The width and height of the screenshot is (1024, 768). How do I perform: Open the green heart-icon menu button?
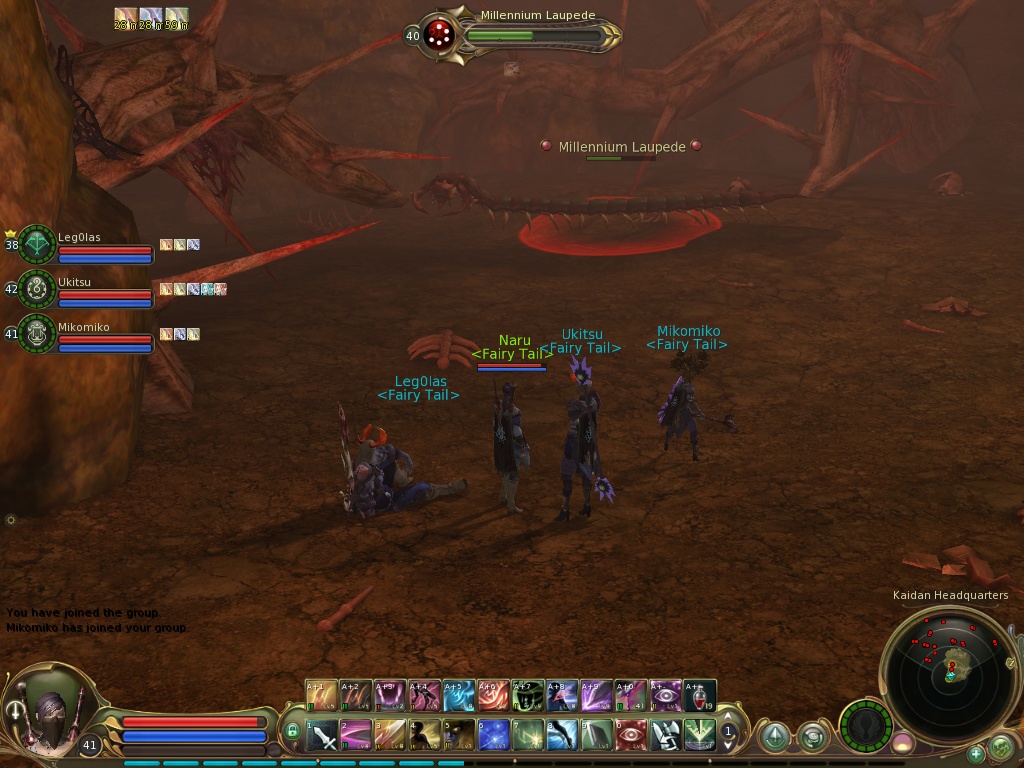[1000, 747]
